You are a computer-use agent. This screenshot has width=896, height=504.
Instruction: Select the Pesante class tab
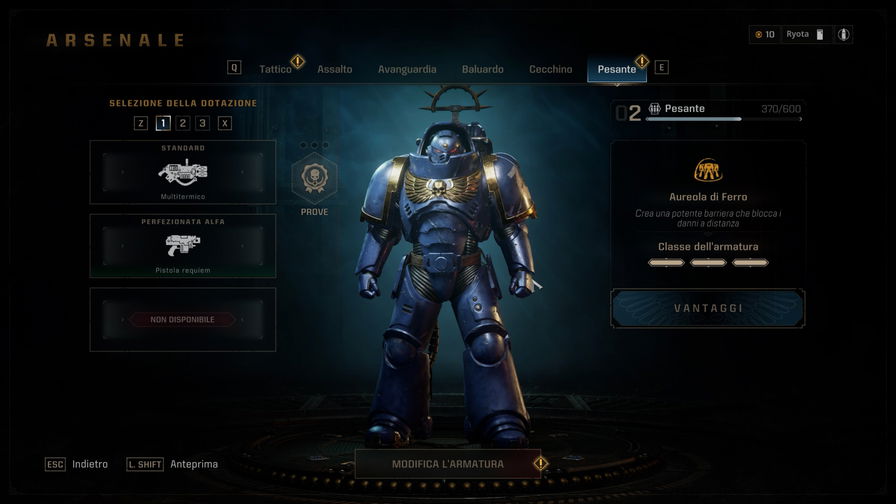click(x=617, y=69)
